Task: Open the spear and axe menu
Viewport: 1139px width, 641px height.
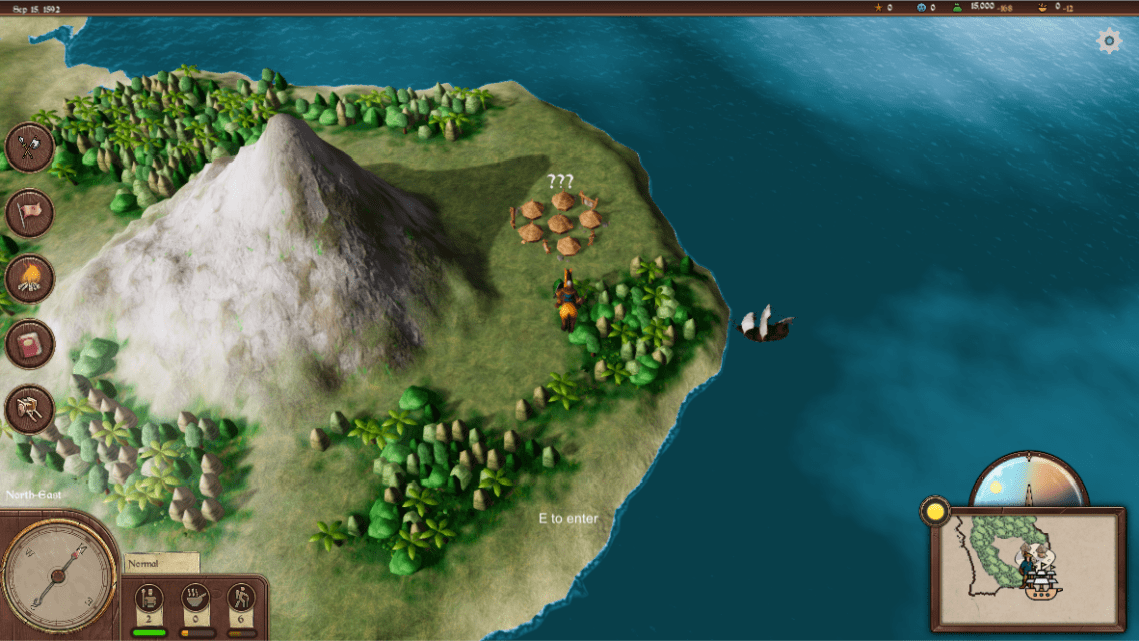Action: (x=29, y=147)
